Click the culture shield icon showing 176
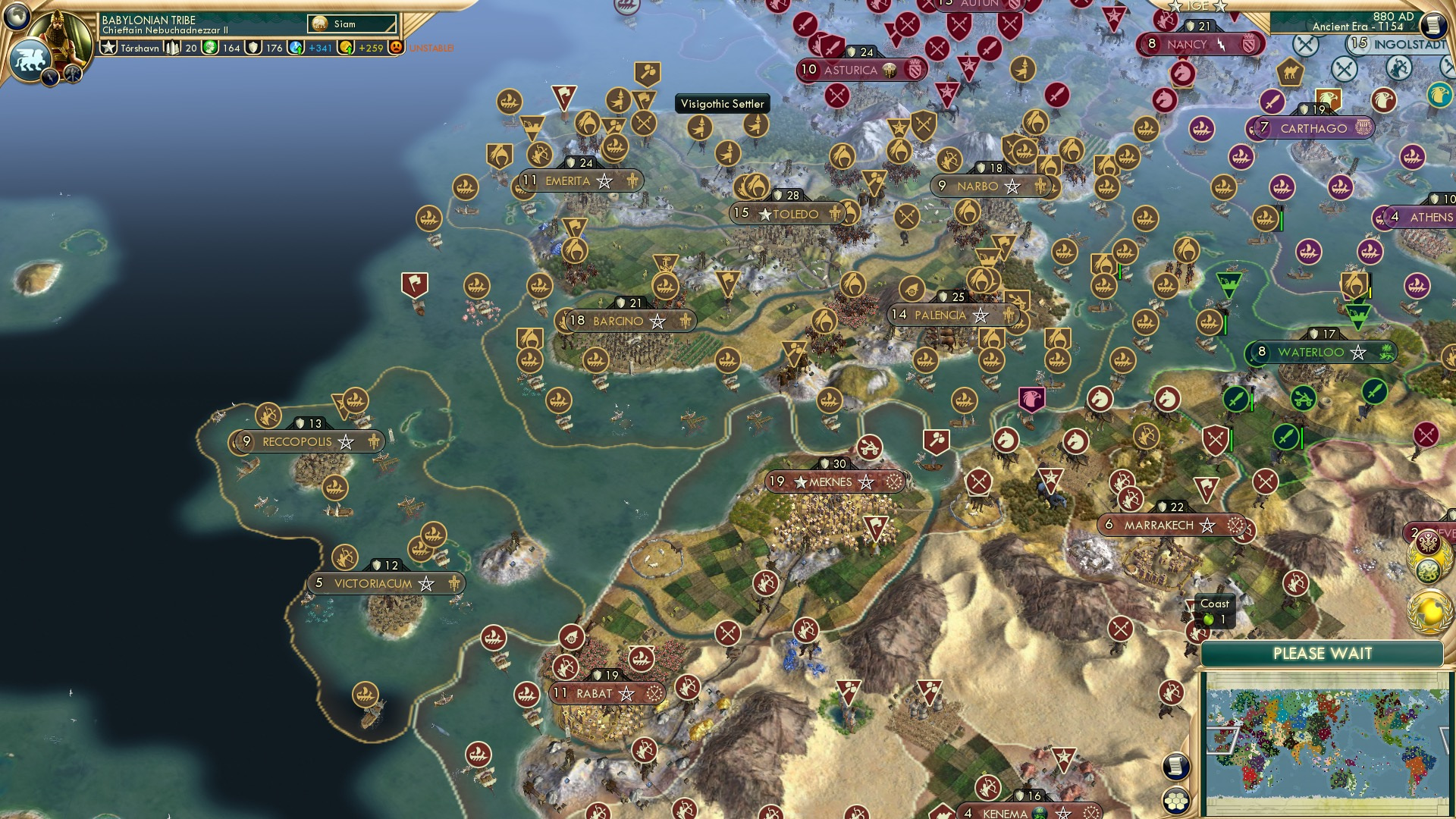Screen dimensions: 1456x819 253,49
